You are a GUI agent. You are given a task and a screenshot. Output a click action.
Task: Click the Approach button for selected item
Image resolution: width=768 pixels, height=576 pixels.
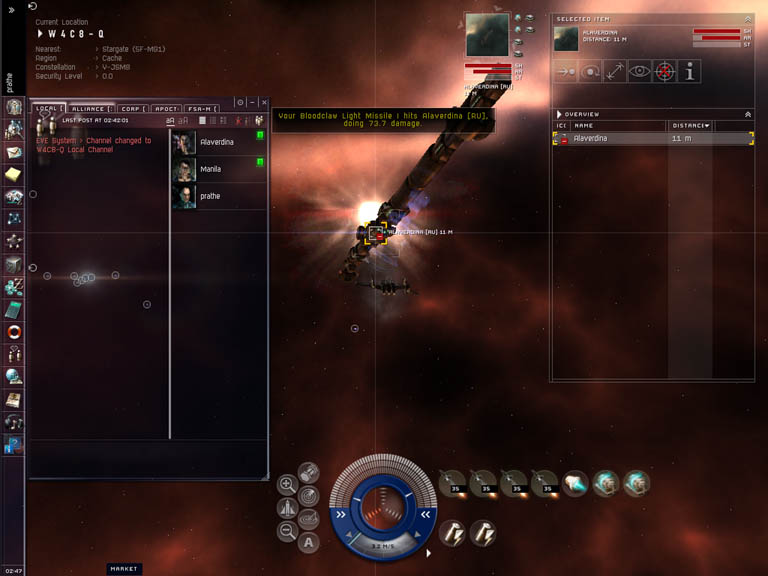pyautogui.click(x=565, y=71)
